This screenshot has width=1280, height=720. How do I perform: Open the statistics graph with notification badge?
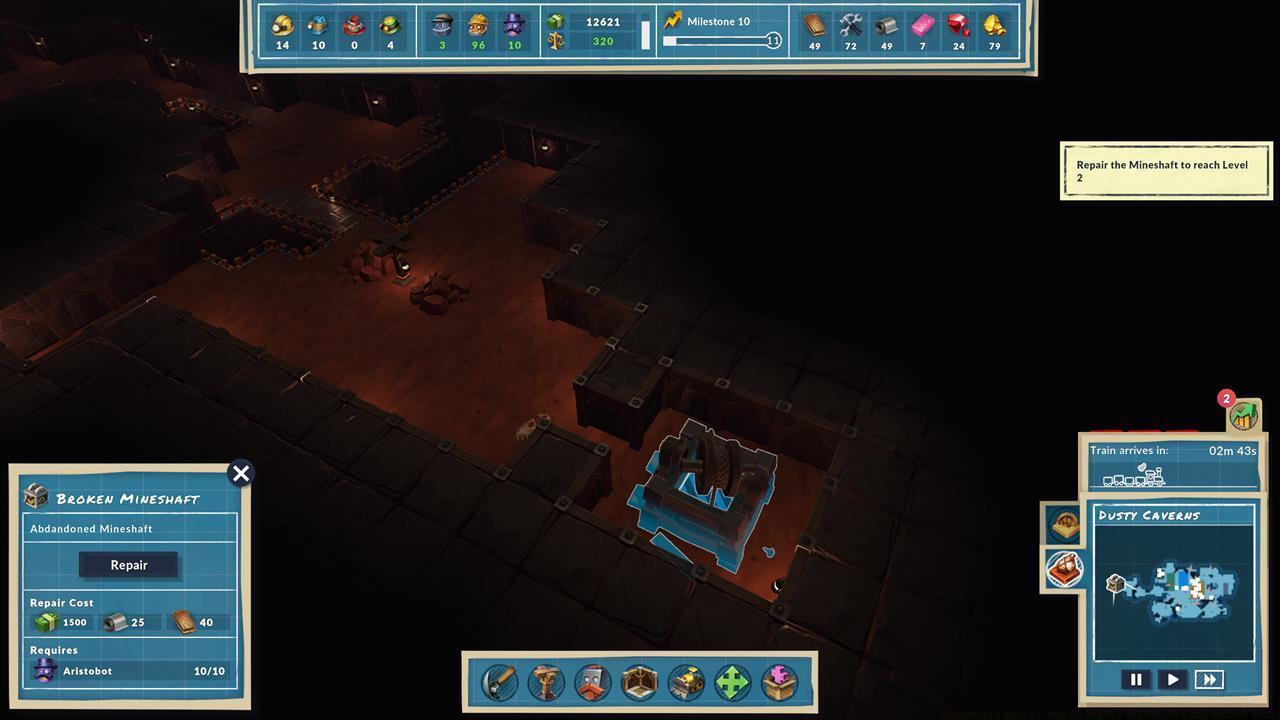click(x=1242, y=418)
